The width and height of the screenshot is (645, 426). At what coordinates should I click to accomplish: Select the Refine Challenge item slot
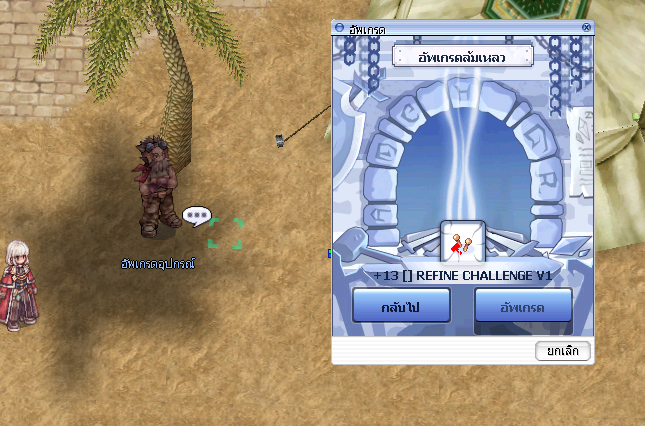tap(462, 243)
